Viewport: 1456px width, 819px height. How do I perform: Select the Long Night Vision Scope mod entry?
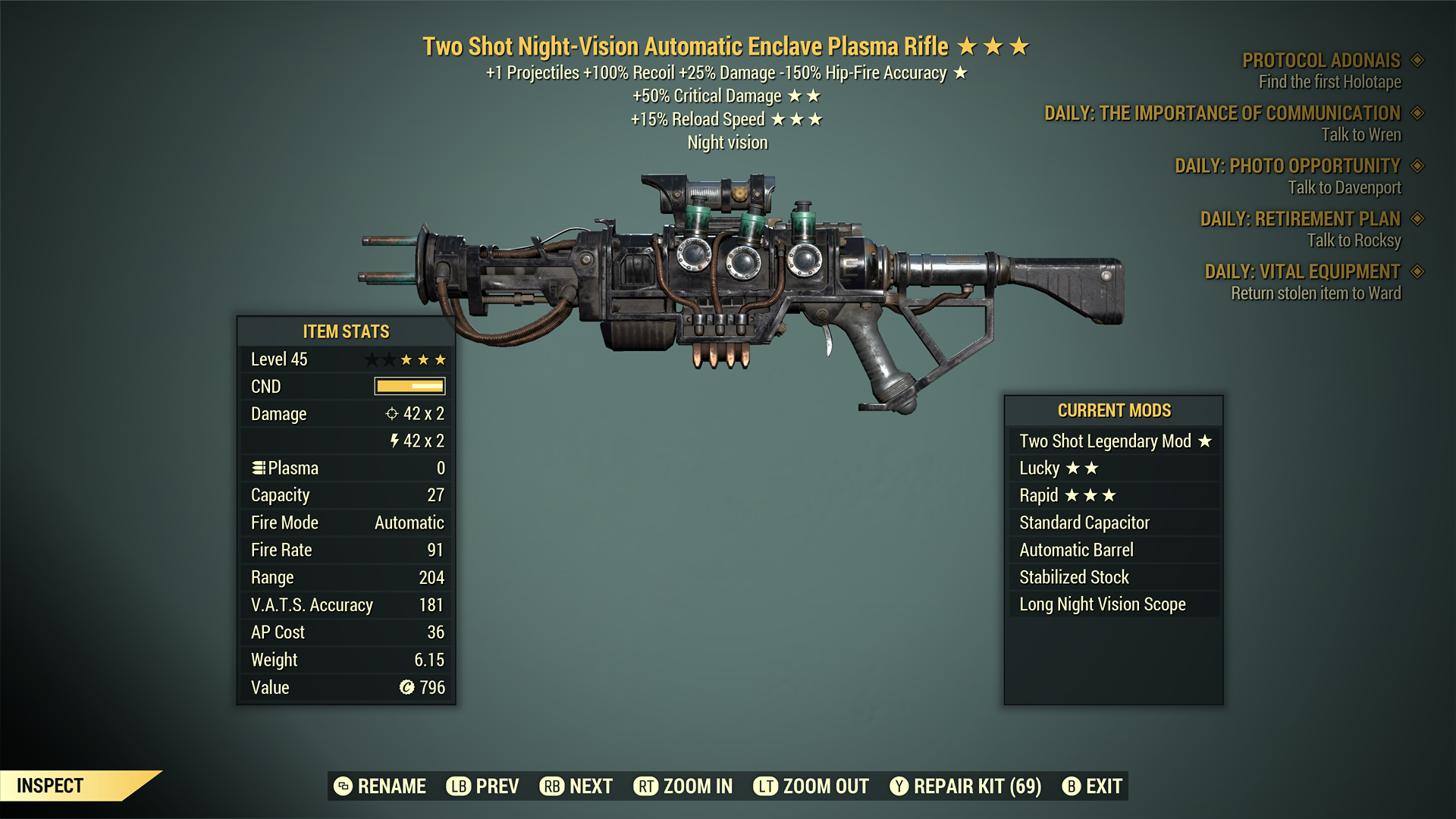[x=1102, y=604]
